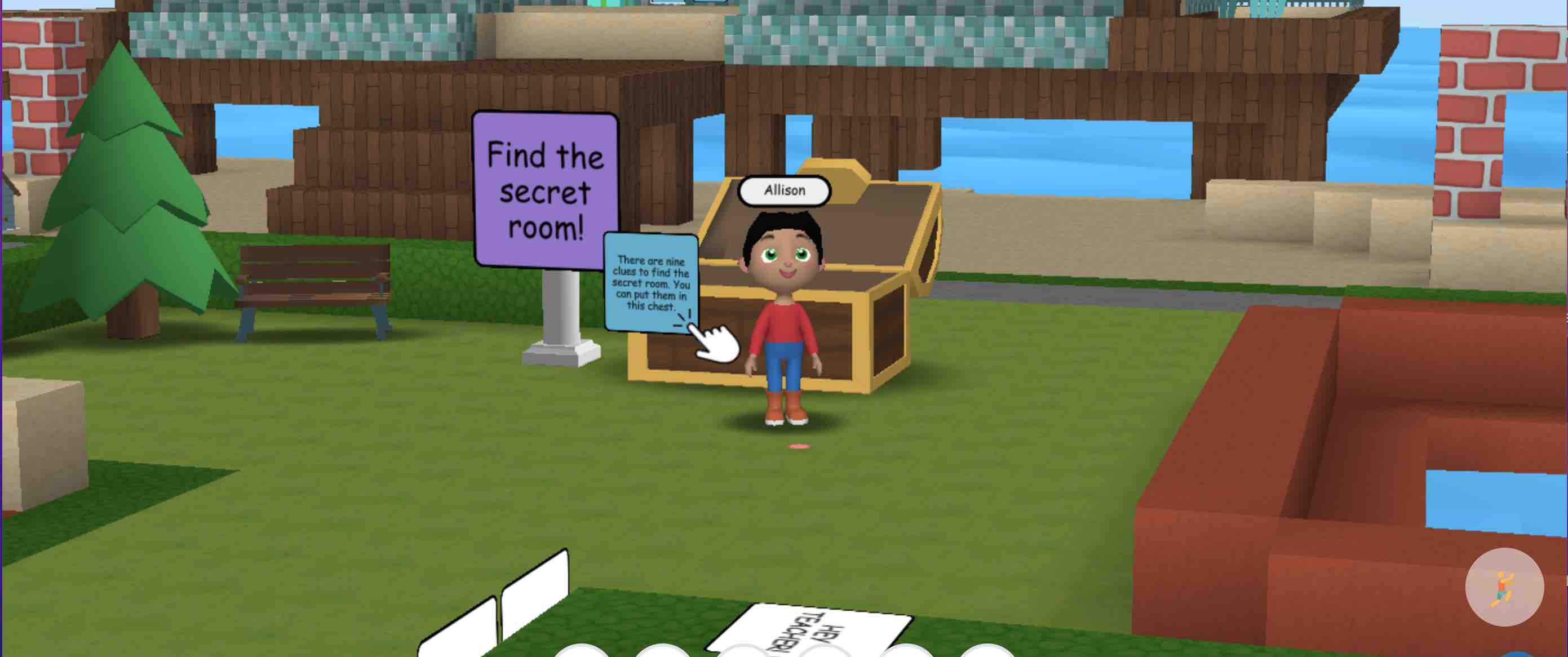1568x657 pixels.
Task: Select the Allison avatar
Action: point(785,316)
